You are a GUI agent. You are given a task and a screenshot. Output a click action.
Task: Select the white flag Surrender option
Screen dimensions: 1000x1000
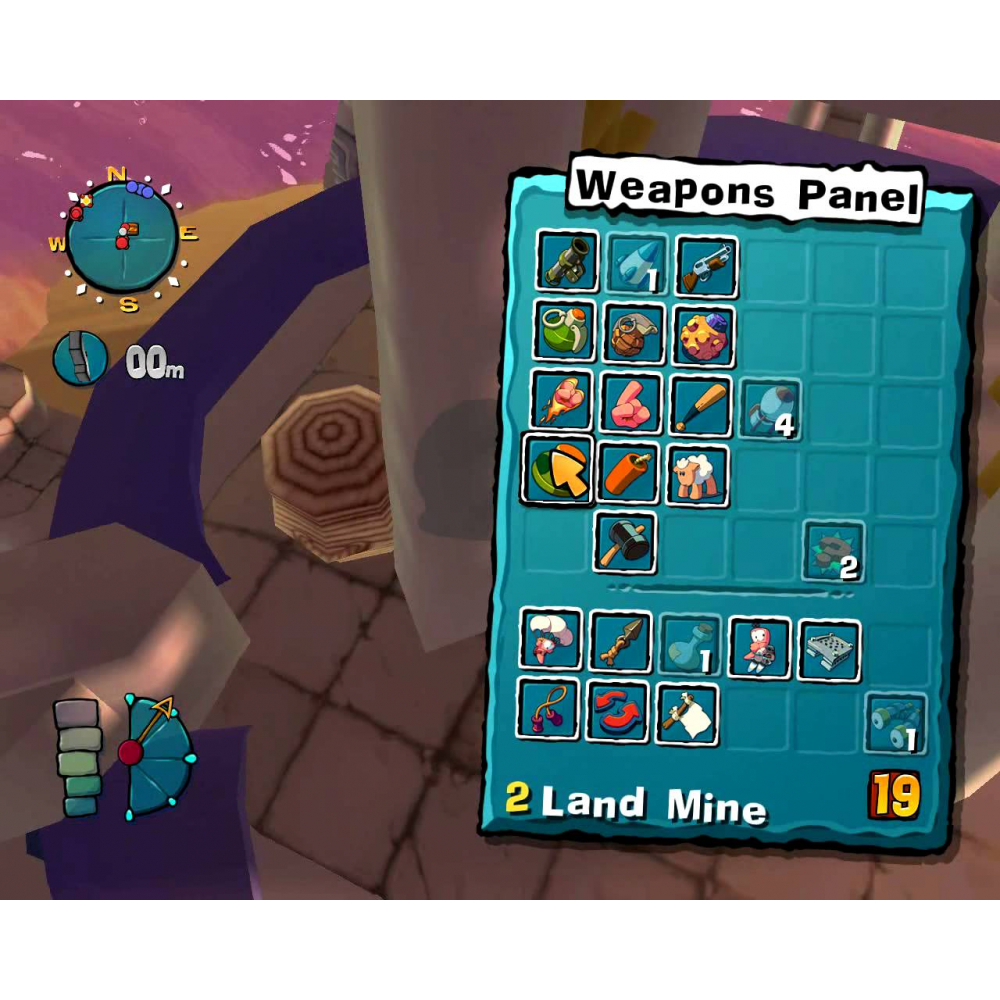point(687,714)
